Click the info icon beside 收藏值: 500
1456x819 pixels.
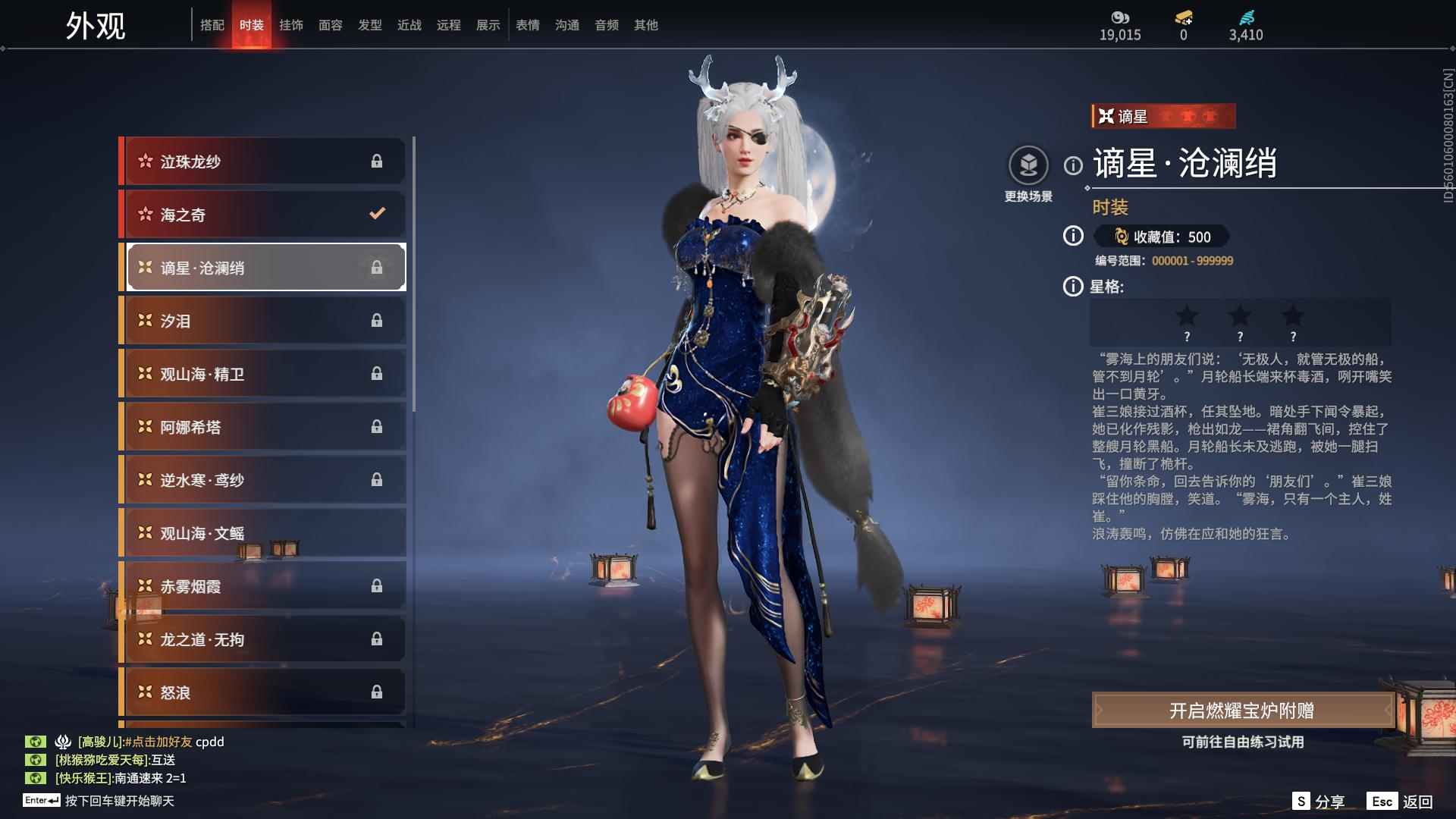click(1072, 237)
